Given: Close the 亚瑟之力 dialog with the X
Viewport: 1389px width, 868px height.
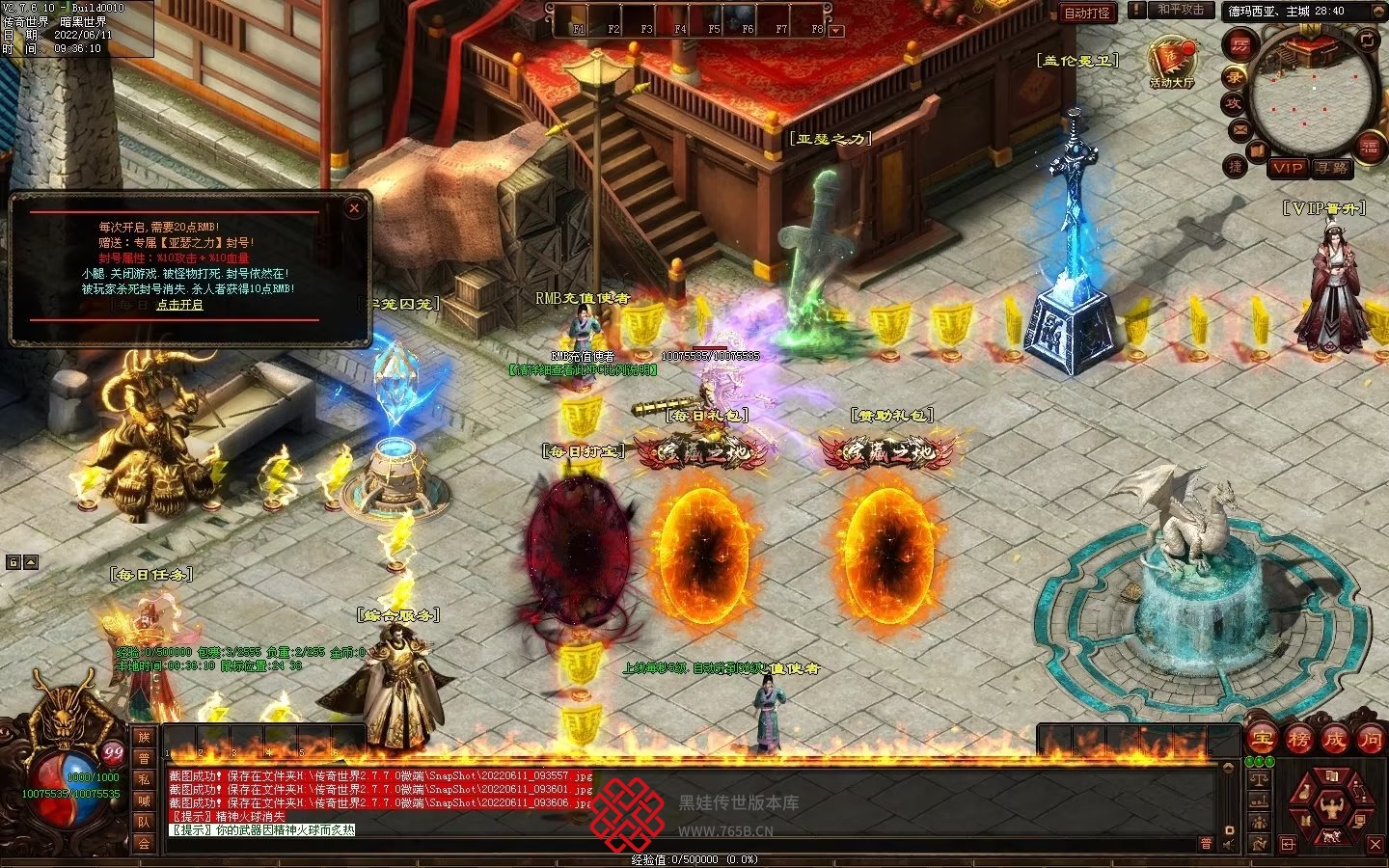Looking at the screenshot, I should tap(354, 207).
